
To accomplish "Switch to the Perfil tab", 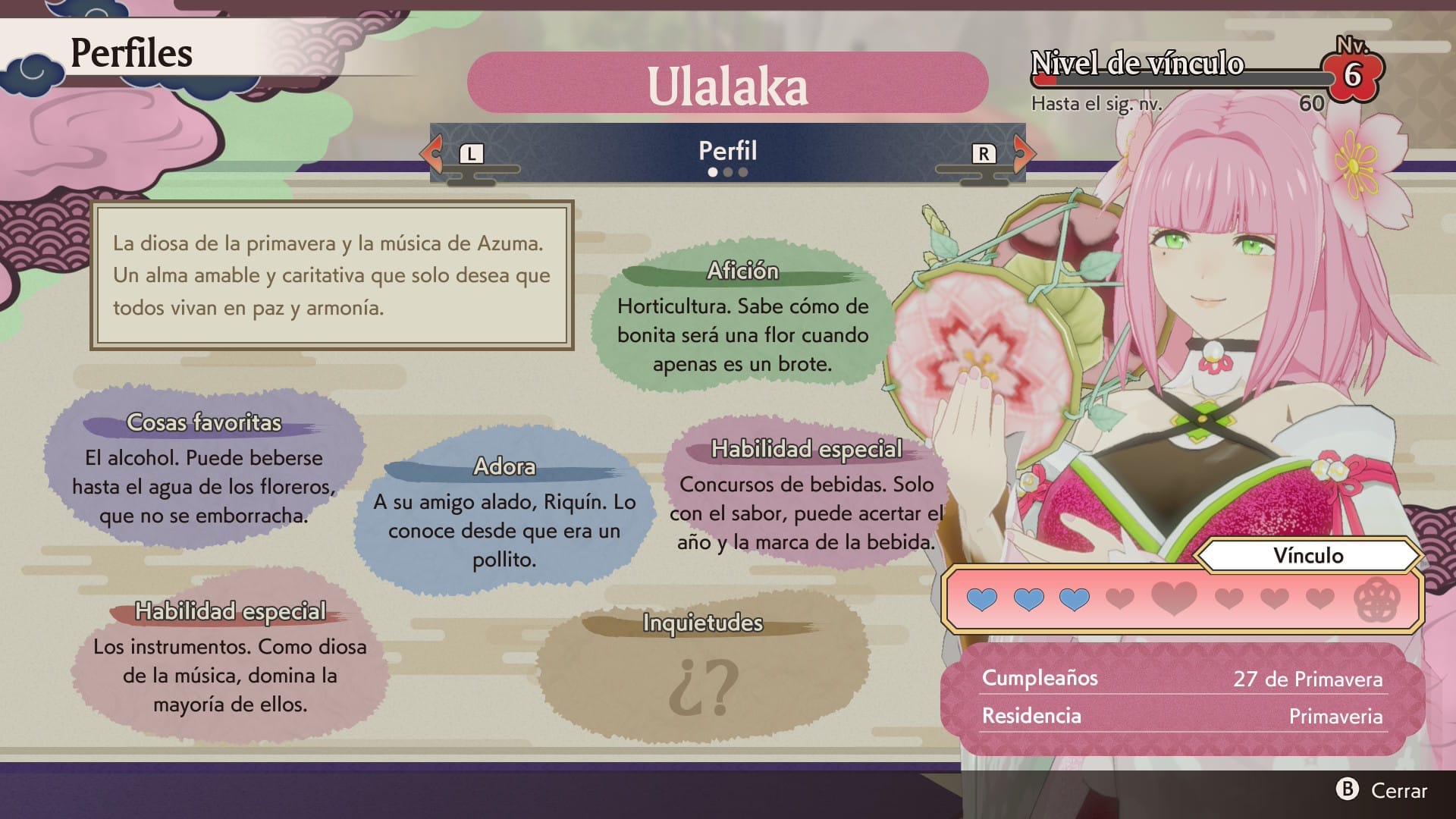I will 727,150.
